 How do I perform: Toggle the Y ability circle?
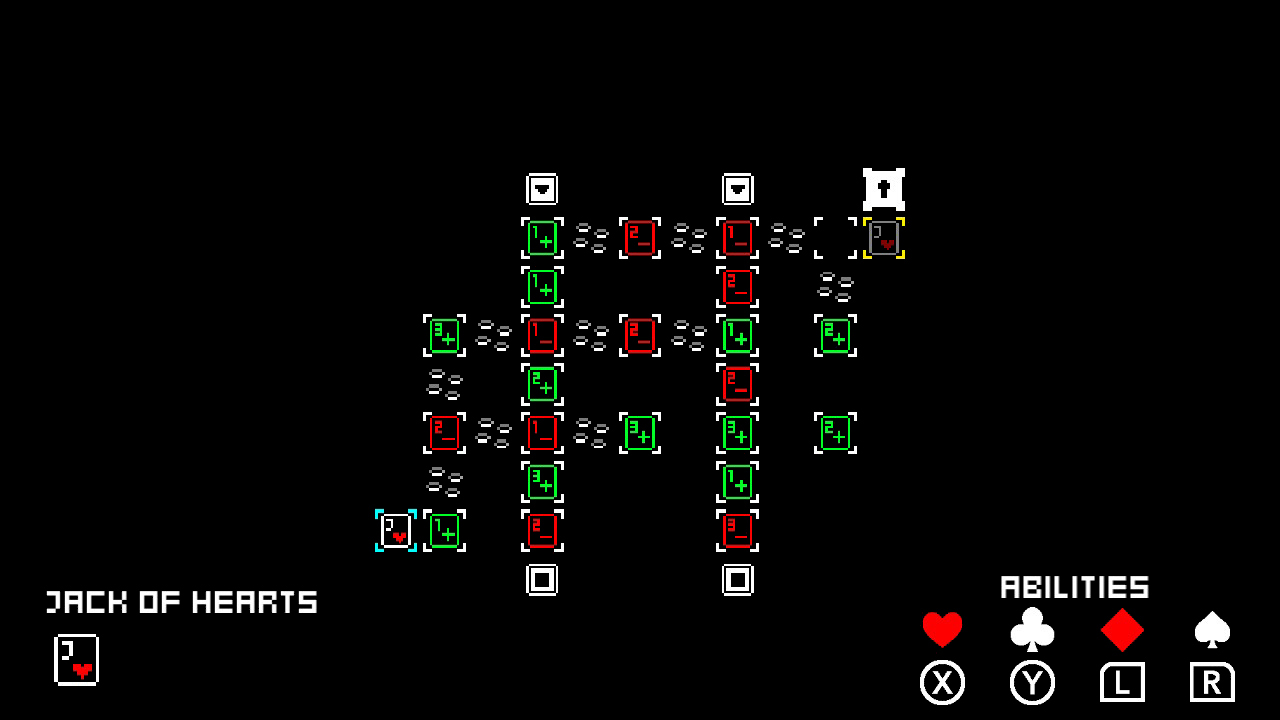pos(1032,682)
